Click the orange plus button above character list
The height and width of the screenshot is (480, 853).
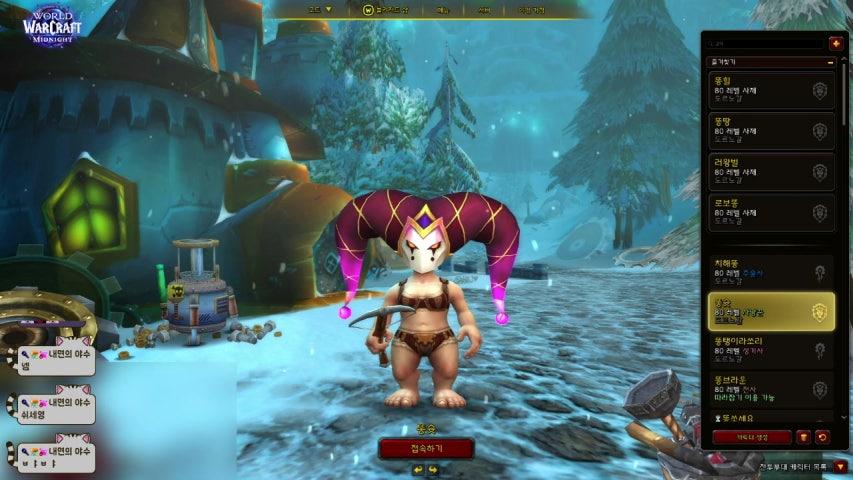click(836, 43)
